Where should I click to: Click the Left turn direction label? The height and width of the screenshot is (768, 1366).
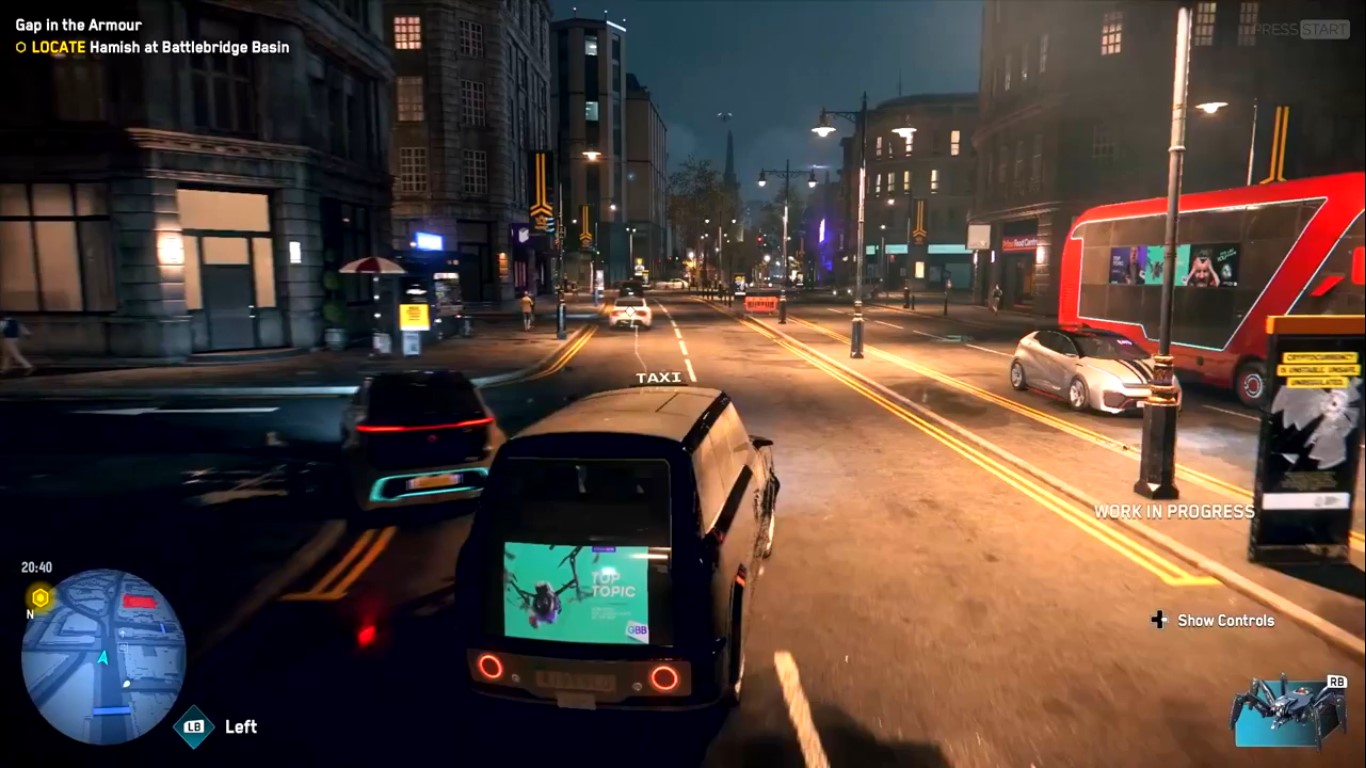(x=240, y=728)
